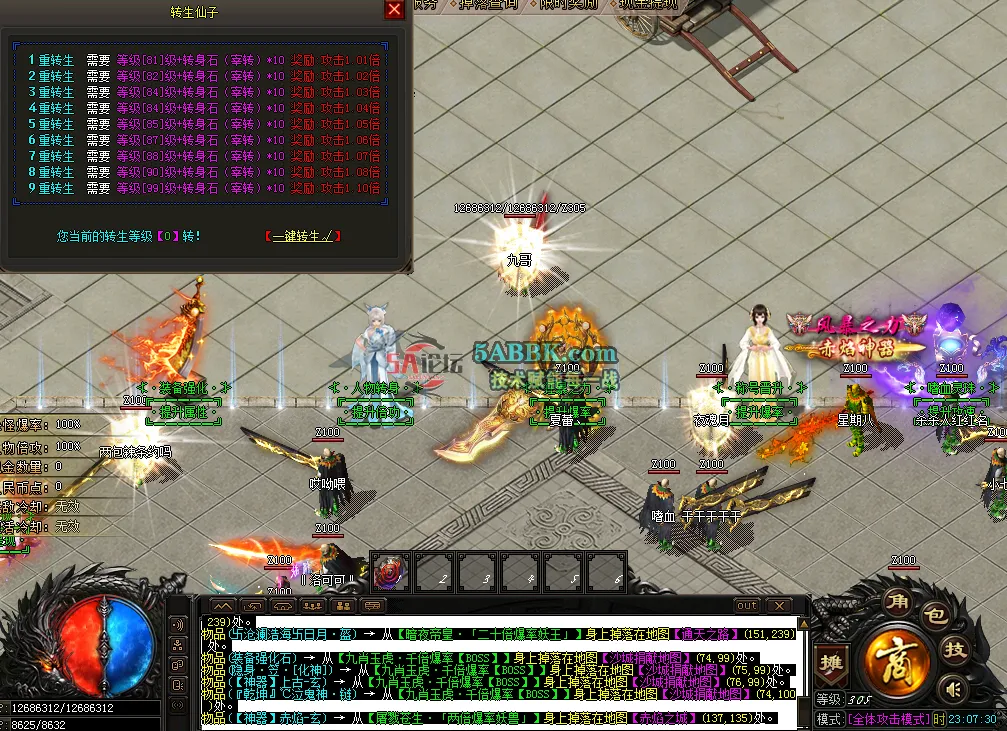
Task: Open the 摊 stall banner button
Action: [830, 664]
